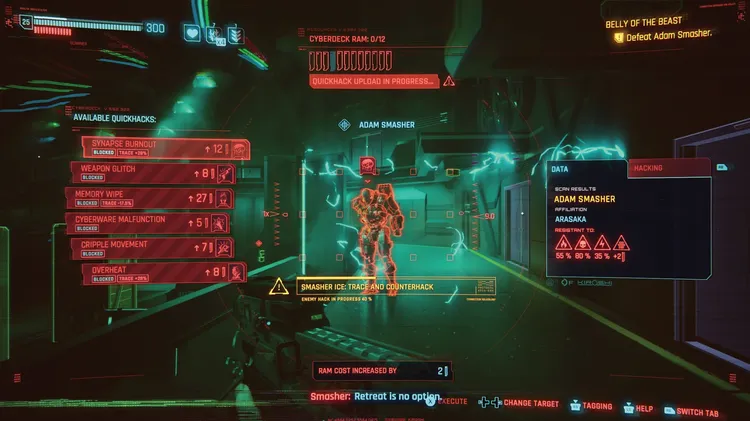750x421 pixels.
Task: Click the downward chevrons status icon
Action: (236, 32)
